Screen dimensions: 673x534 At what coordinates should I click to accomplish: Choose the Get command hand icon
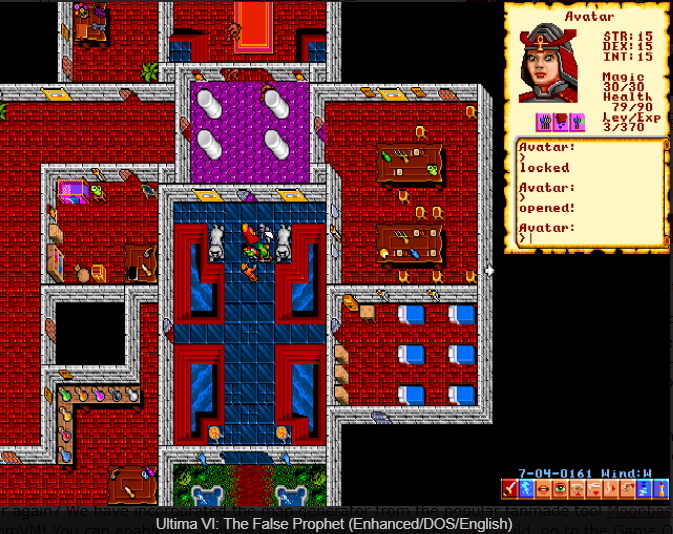pos(576,489)
